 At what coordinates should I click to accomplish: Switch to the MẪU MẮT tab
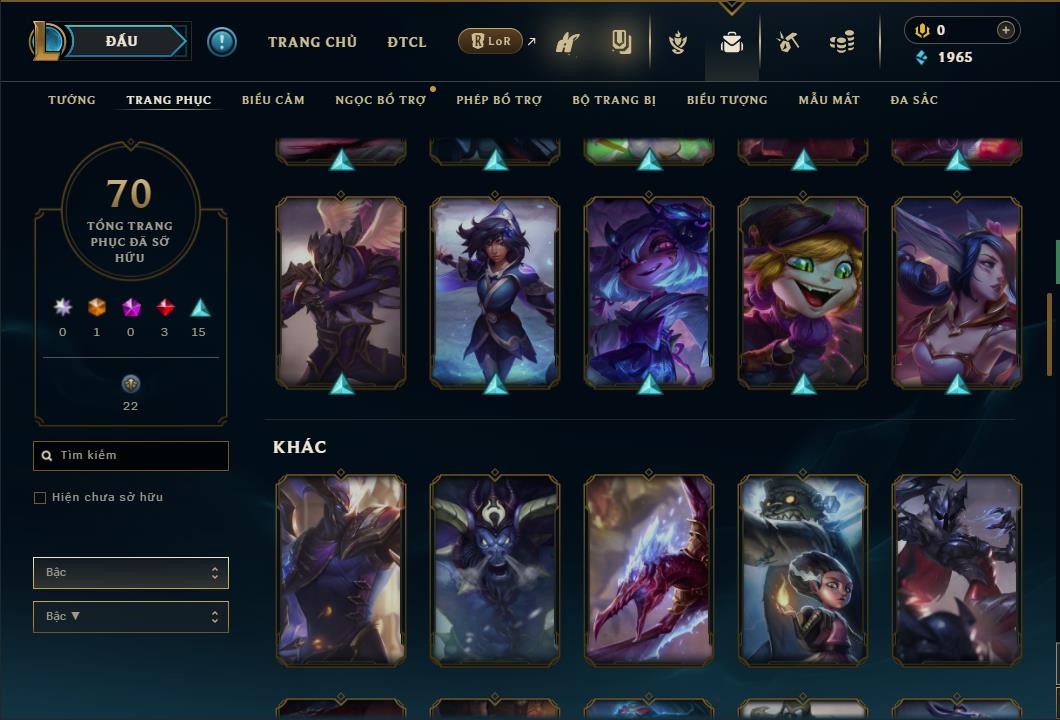pyautogui.click(x=829, y=100)
